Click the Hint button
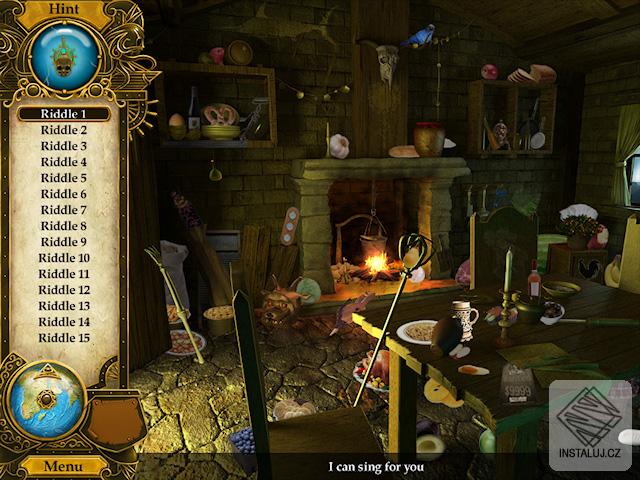 pos(63,9)
